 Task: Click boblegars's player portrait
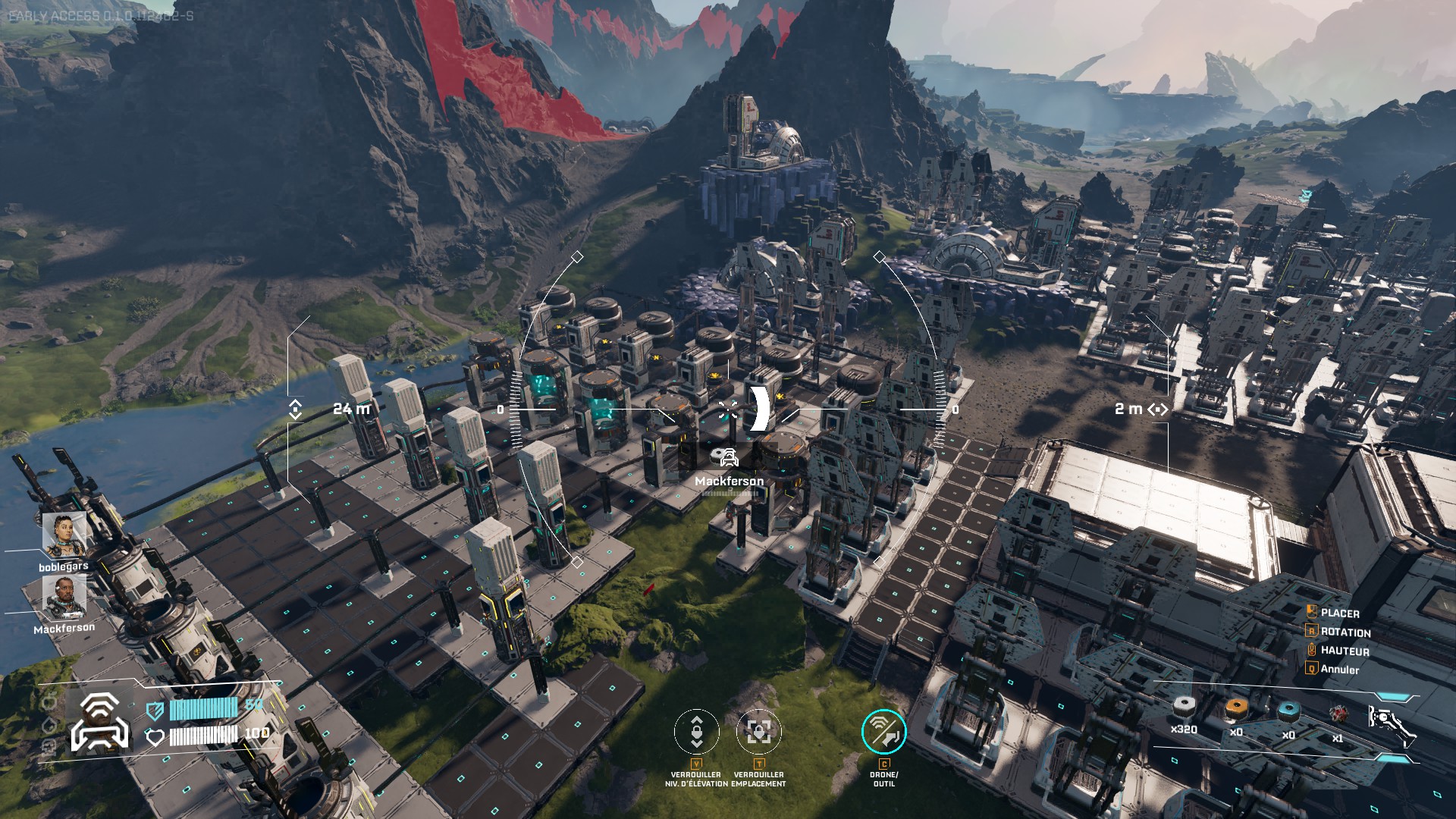pos(63,535)
